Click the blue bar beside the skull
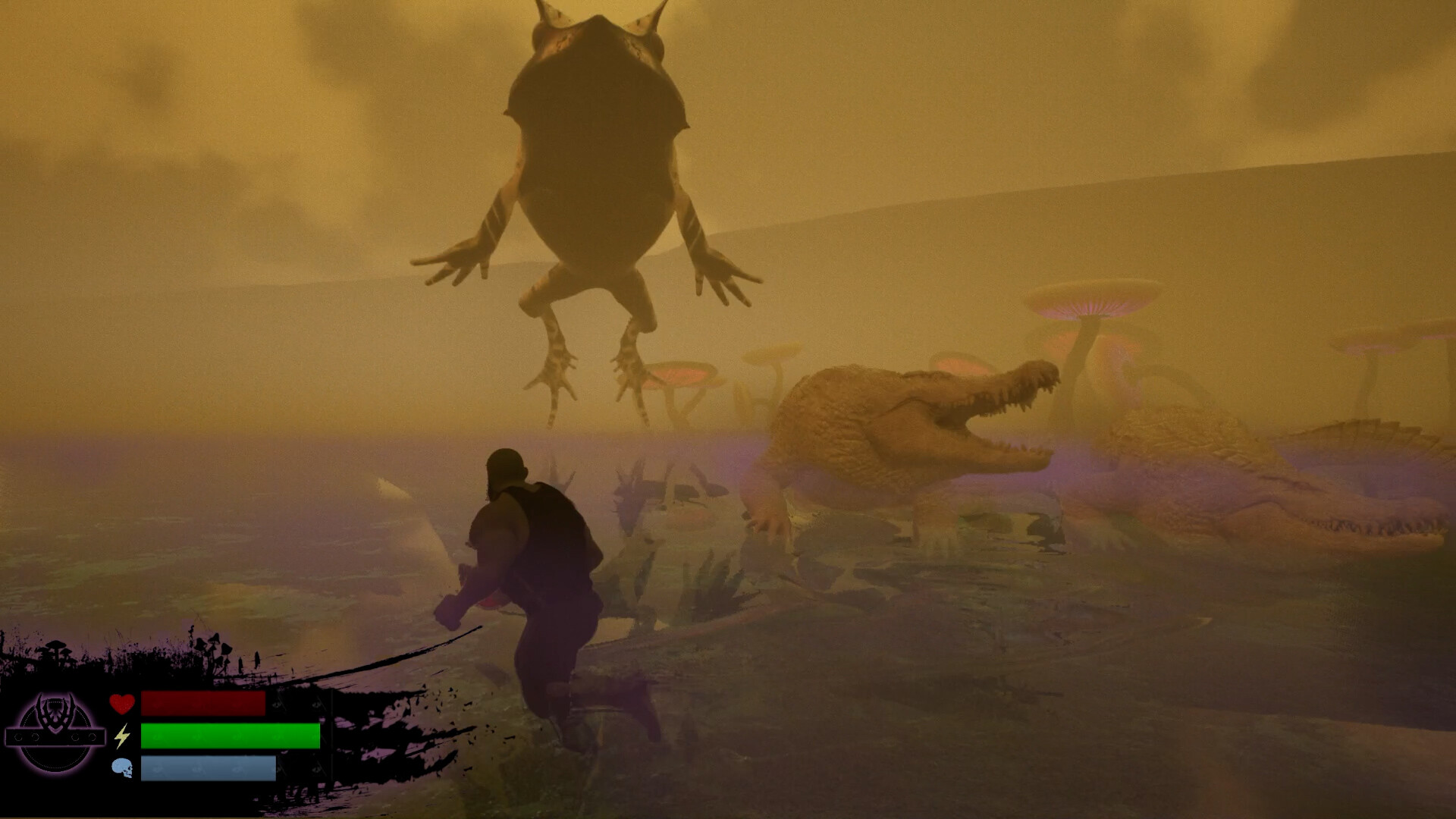 (x=209, y=769)
